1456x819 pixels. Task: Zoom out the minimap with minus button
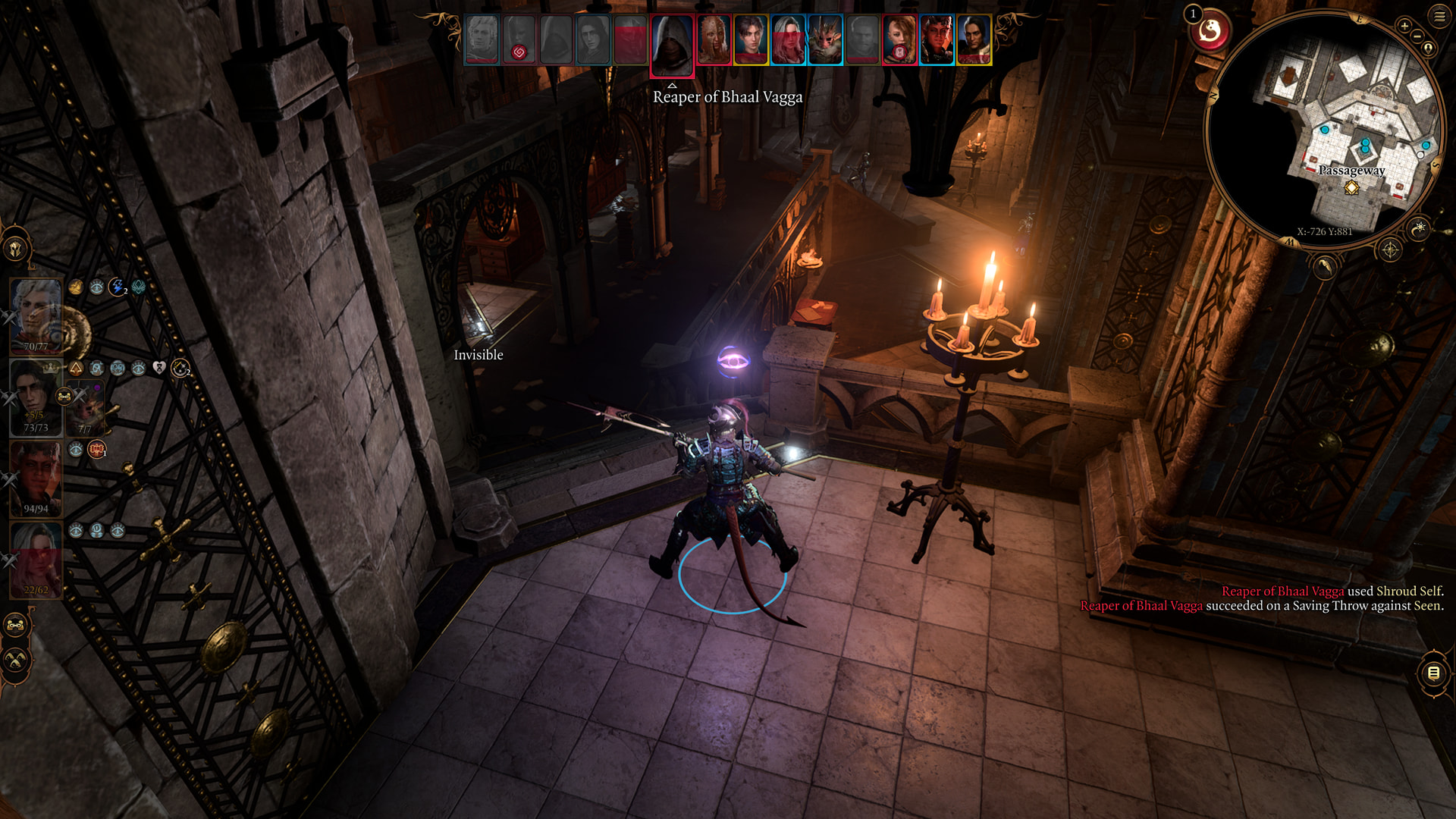1417,36
